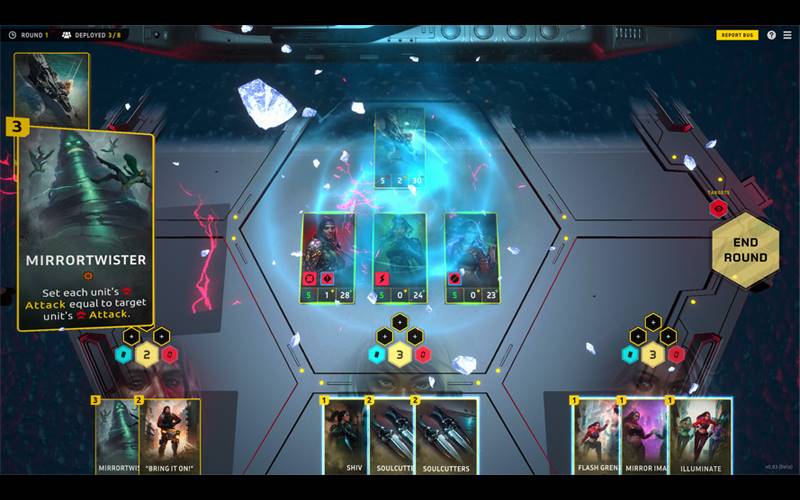Target the unit with 23 health
800x500 pixels.
click(x=471, y=257)
